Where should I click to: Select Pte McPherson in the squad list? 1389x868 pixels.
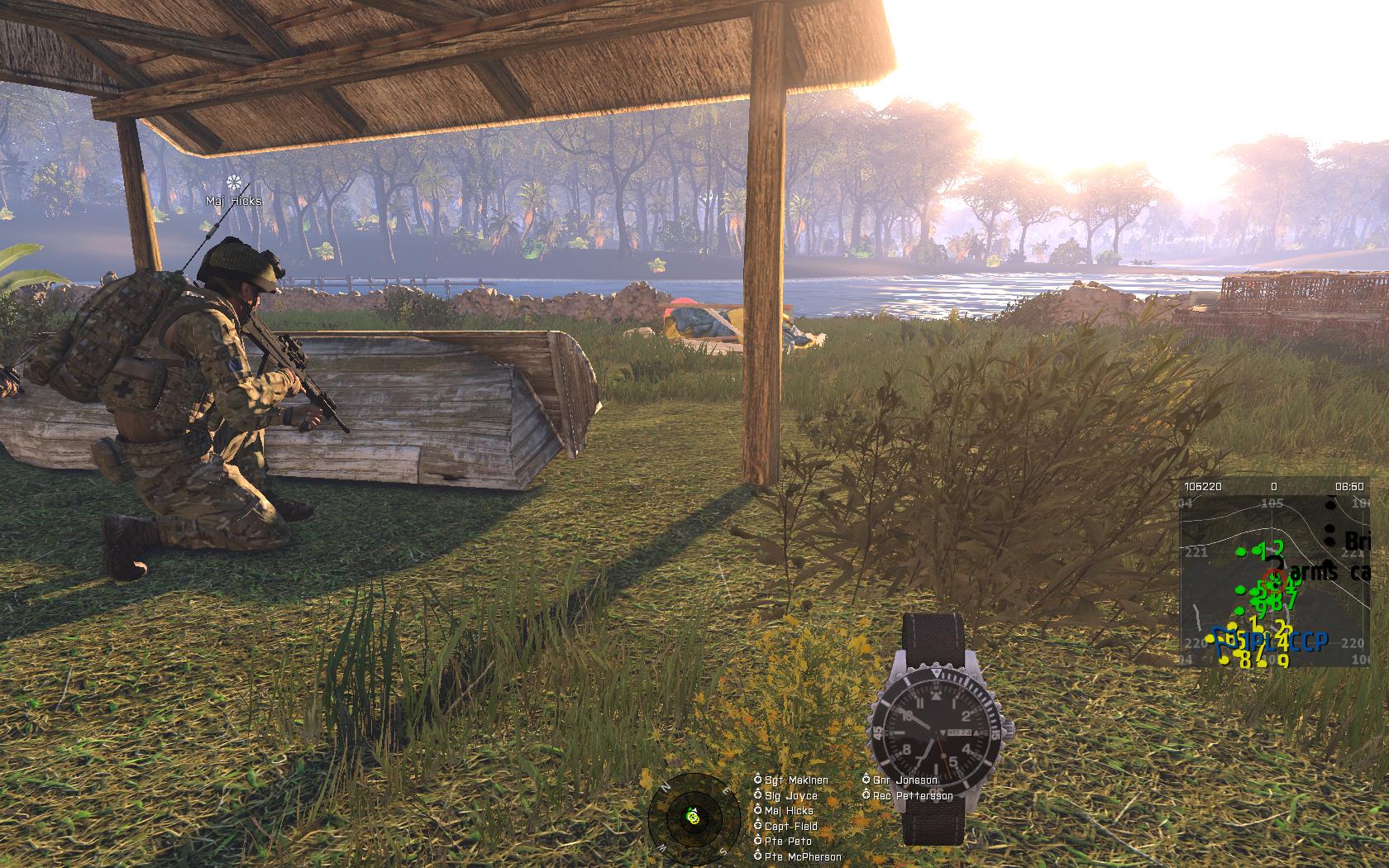pos(802,857)
